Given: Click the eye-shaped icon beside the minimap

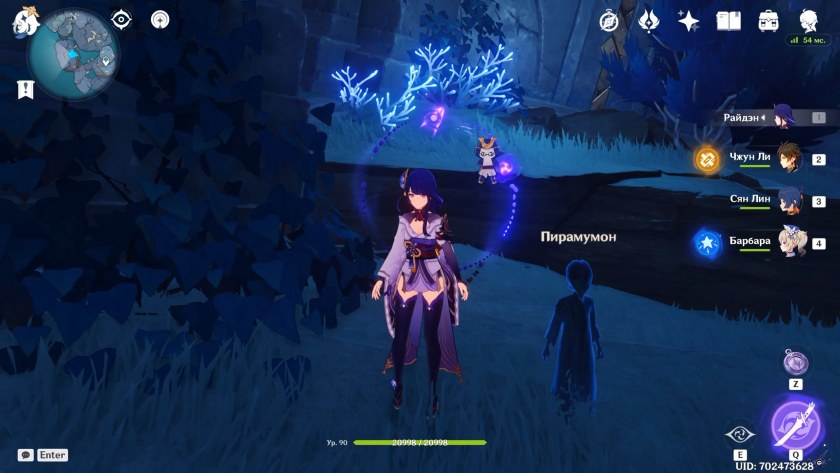Looking at the screenshot, I should [x=122, y=19].
